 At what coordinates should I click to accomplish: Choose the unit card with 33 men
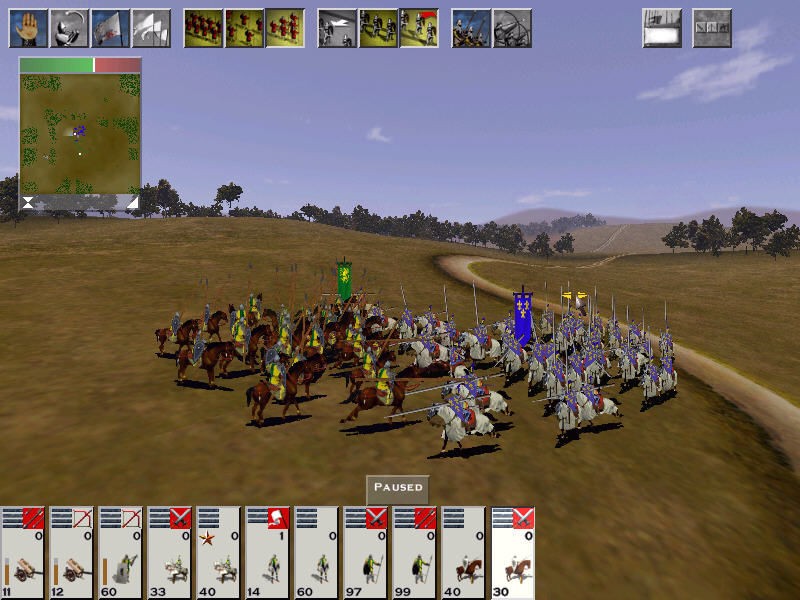(x=170, y=552)
